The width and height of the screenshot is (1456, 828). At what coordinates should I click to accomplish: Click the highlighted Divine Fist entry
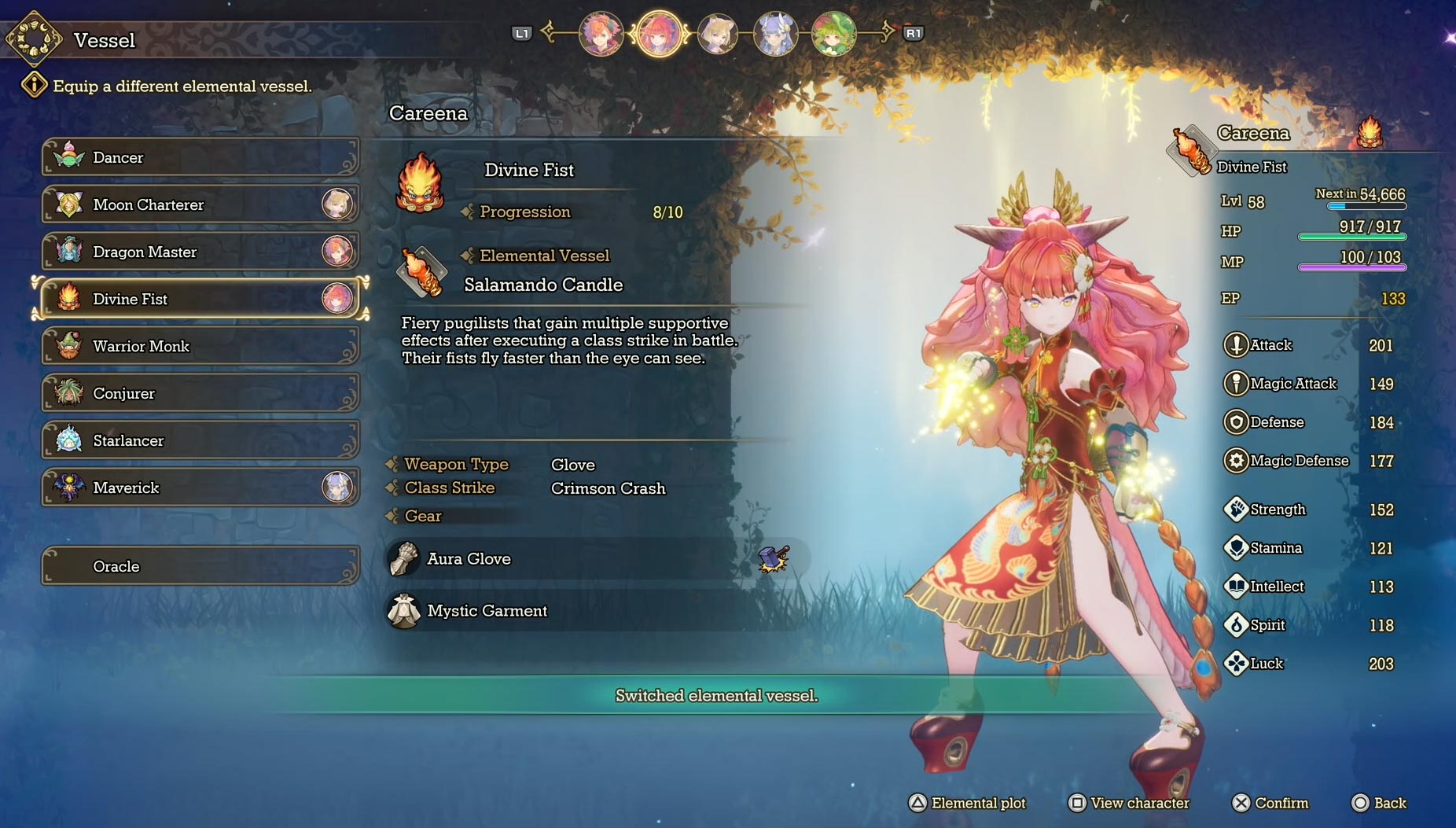200,299
